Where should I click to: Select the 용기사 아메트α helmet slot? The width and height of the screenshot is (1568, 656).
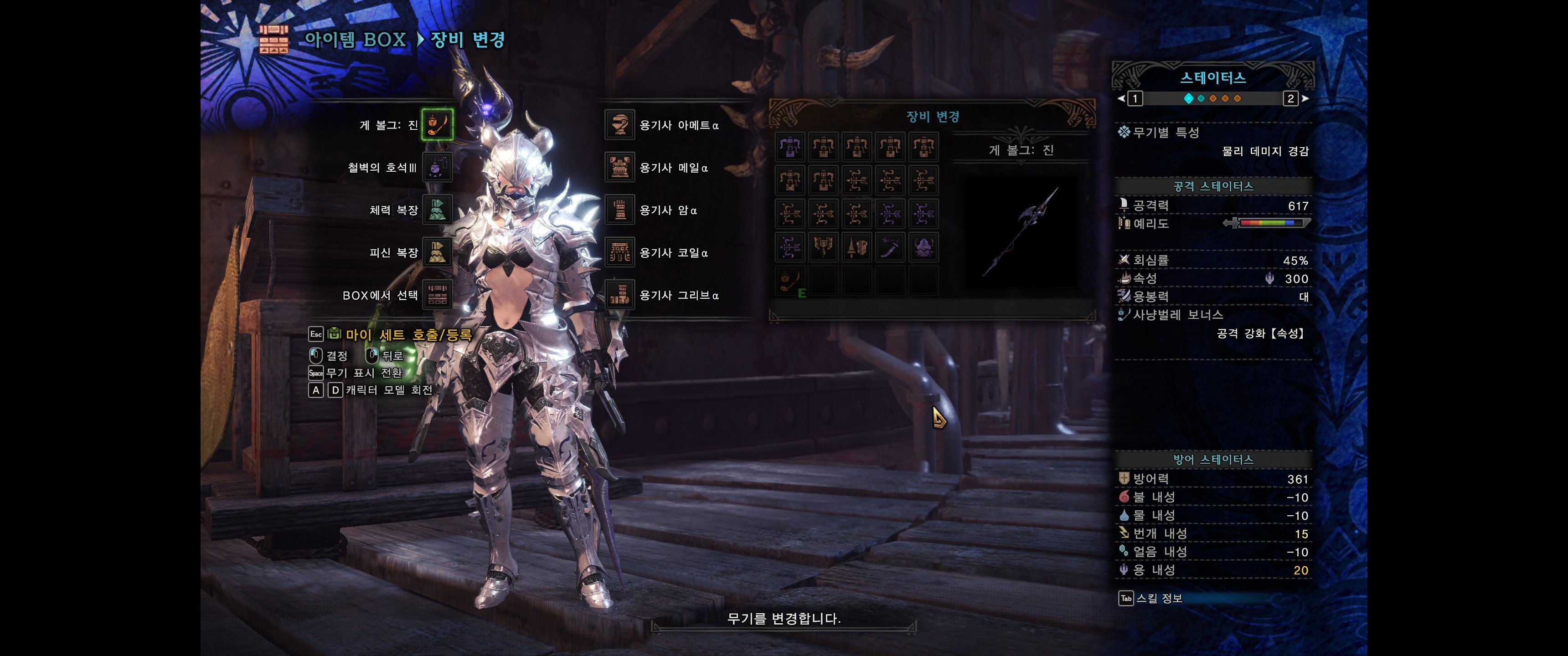tap(619, 125)
